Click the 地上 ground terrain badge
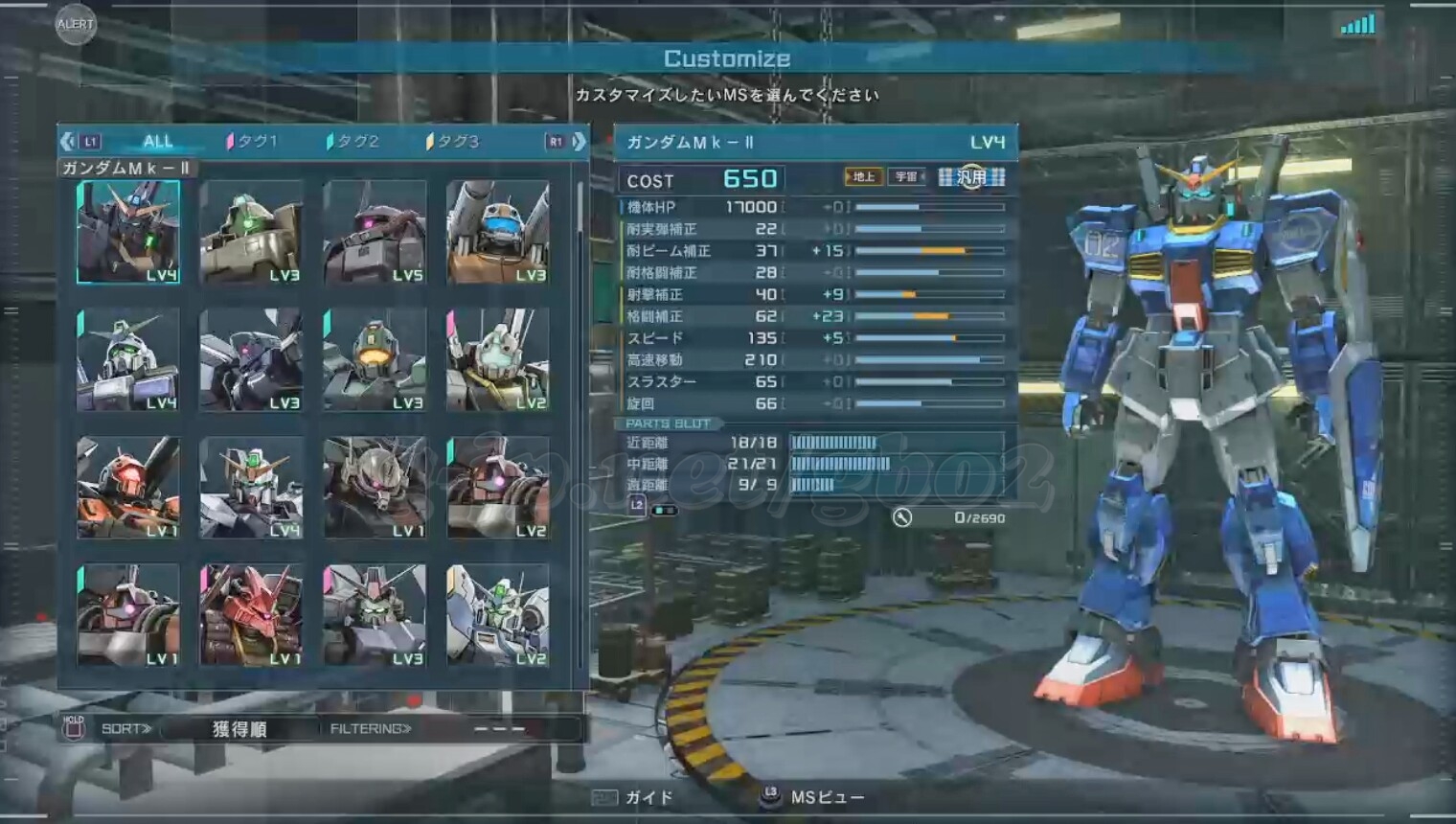 point(863,177)
